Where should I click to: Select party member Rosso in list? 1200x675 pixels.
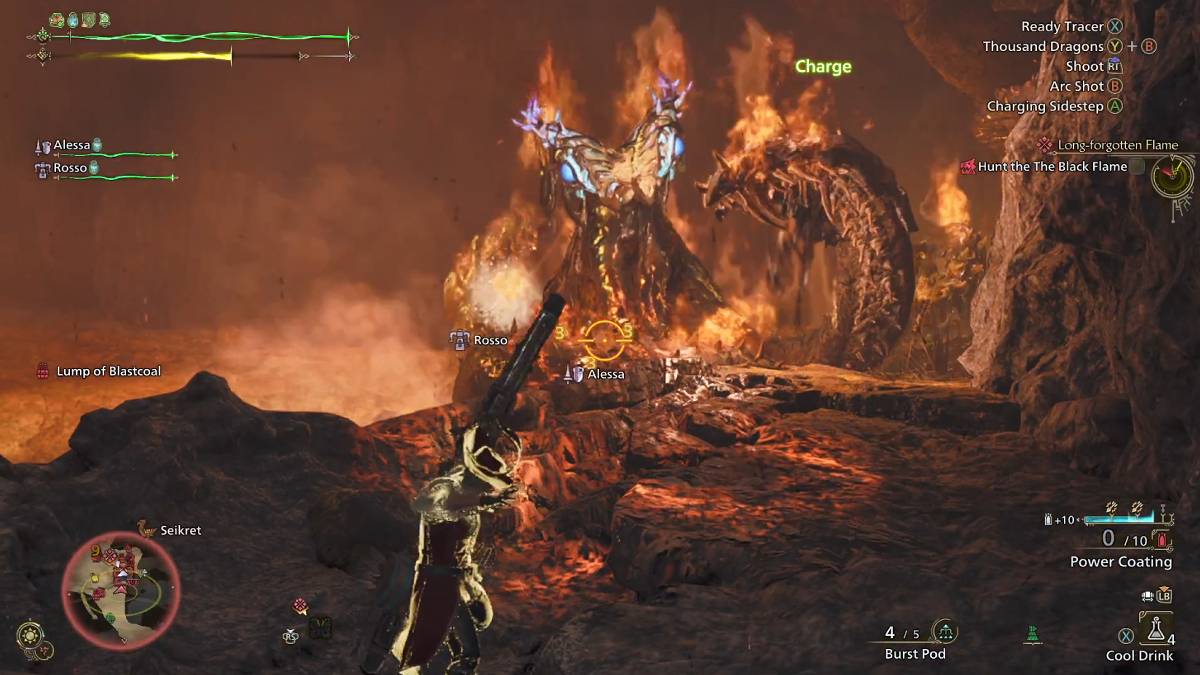click(x=69, y=168)
